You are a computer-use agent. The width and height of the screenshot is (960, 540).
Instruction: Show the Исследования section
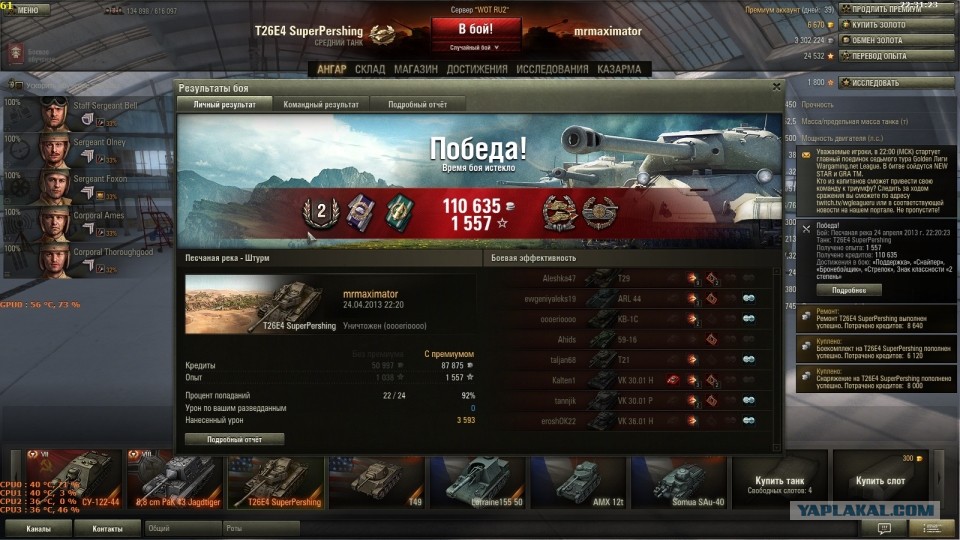pyautogui.click(x=553, y=69)
